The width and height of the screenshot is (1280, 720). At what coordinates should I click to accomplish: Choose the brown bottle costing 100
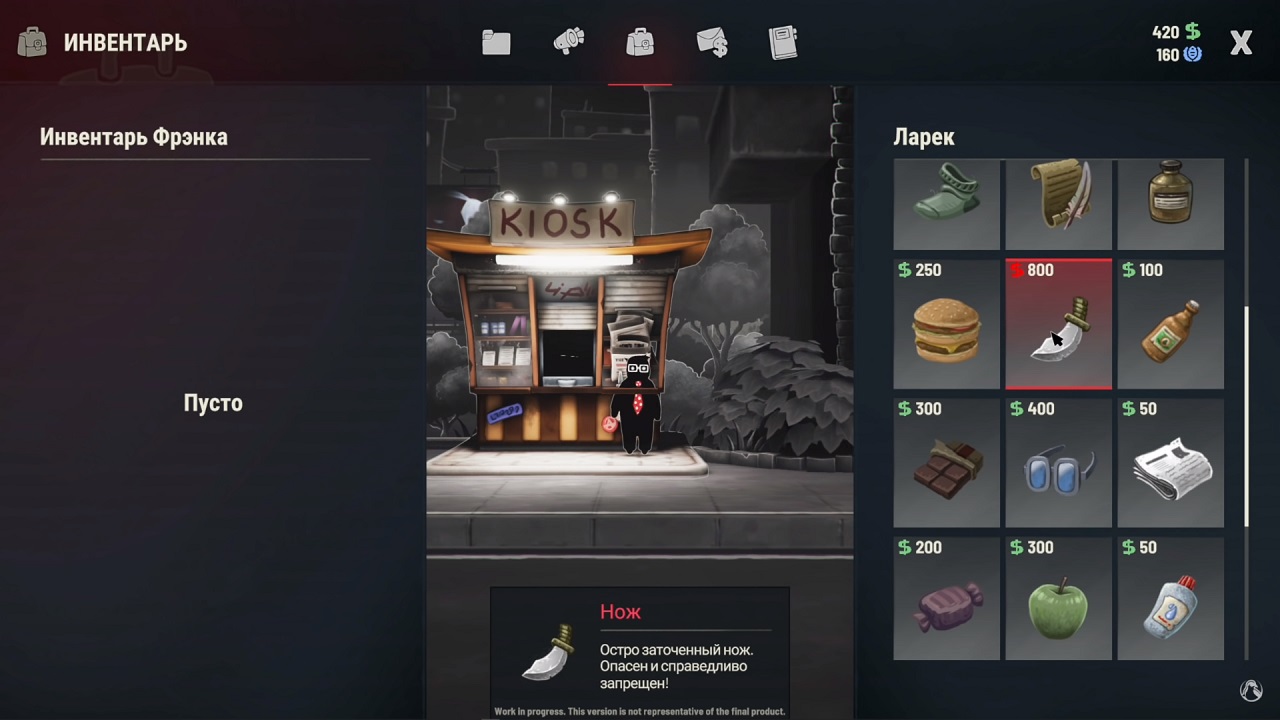pyautogui.click(x=1170, y=325)
